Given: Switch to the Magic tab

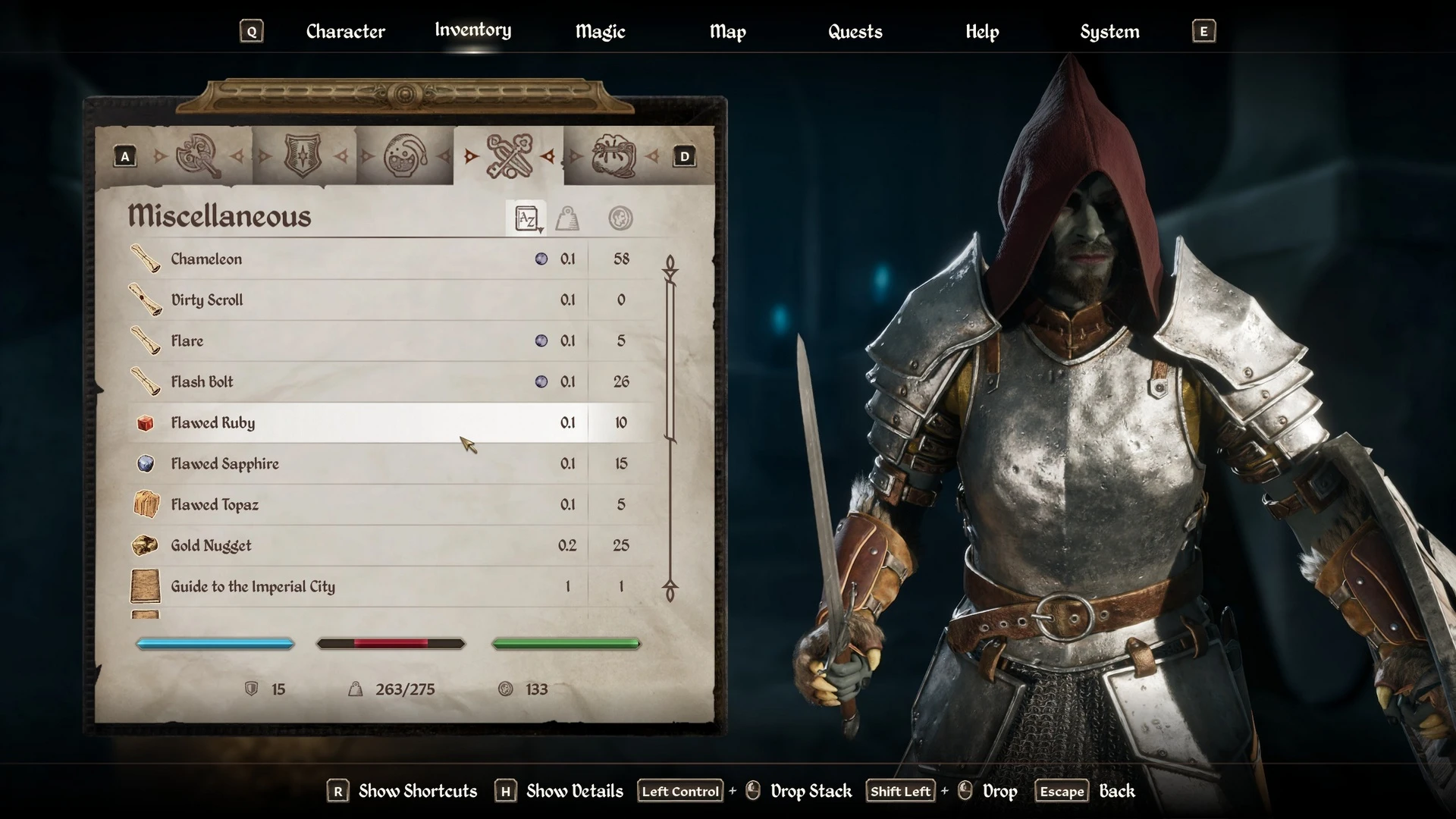Looking at the screenshot, I should 600,32.
